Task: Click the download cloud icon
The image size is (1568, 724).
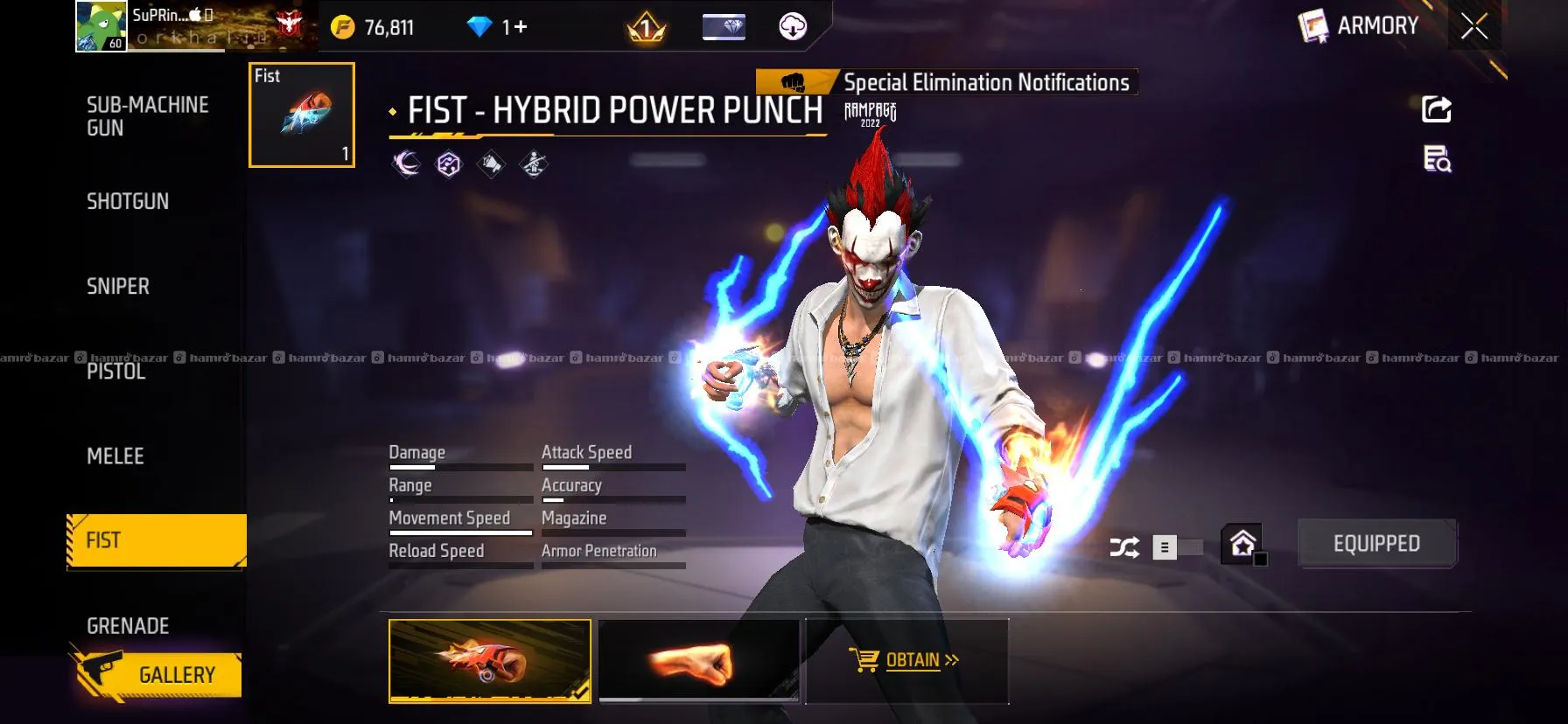Action: pos(793,27)
